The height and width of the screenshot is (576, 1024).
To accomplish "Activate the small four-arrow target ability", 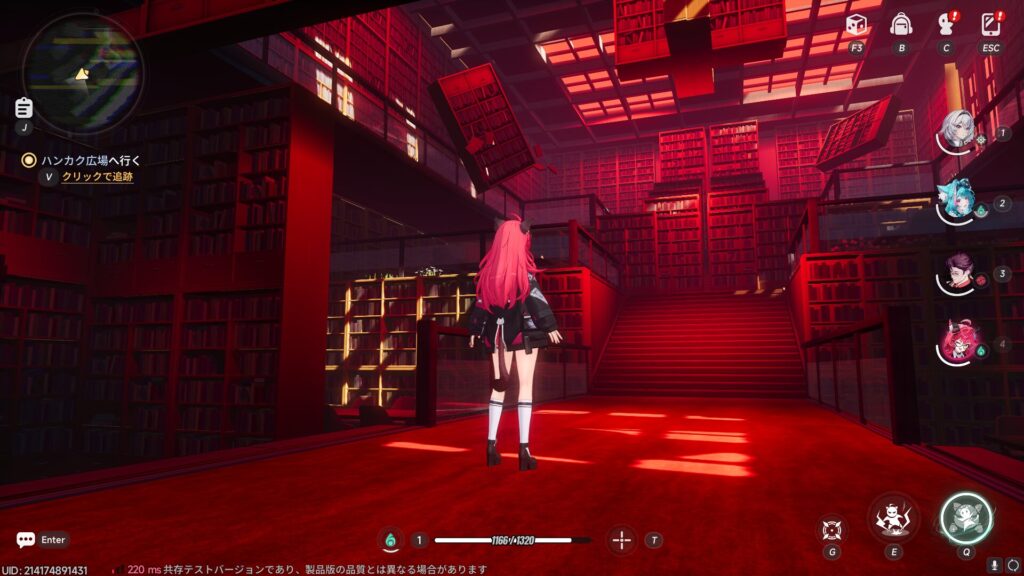I will coord(831,528).
